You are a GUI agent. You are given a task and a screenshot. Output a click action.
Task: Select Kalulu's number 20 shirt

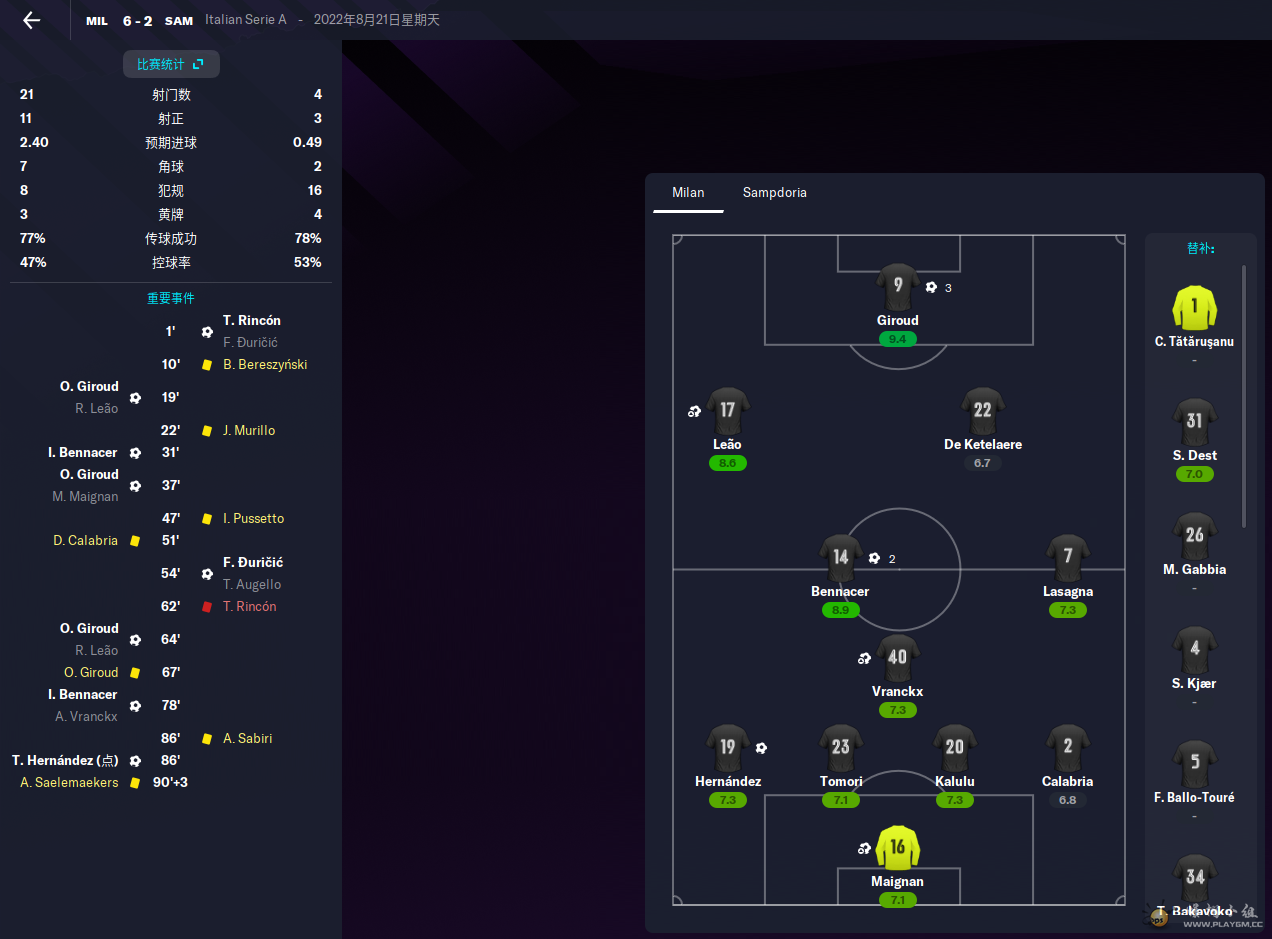point(954,749)
